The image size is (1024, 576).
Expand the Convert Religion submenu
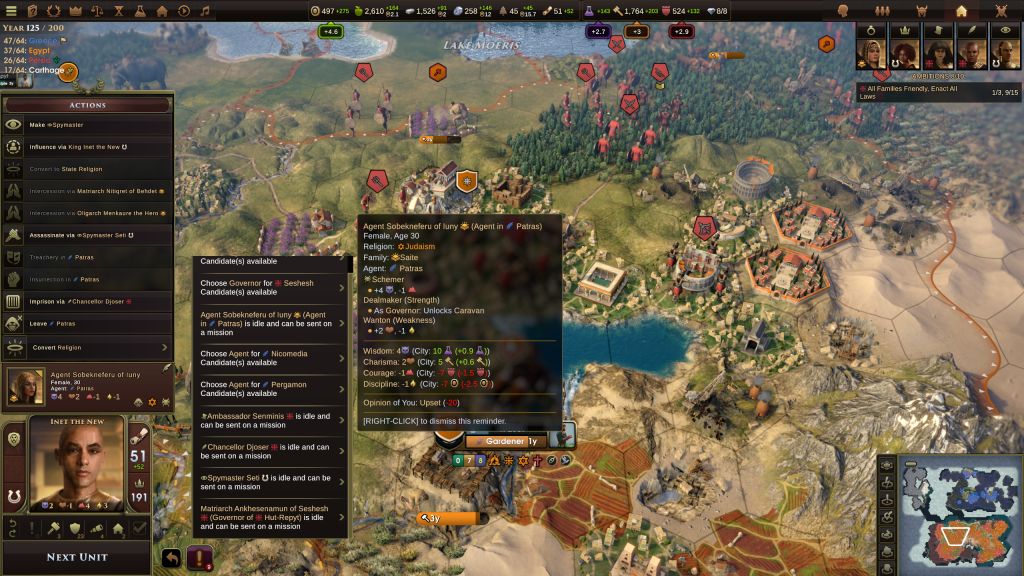pos(90,347)
